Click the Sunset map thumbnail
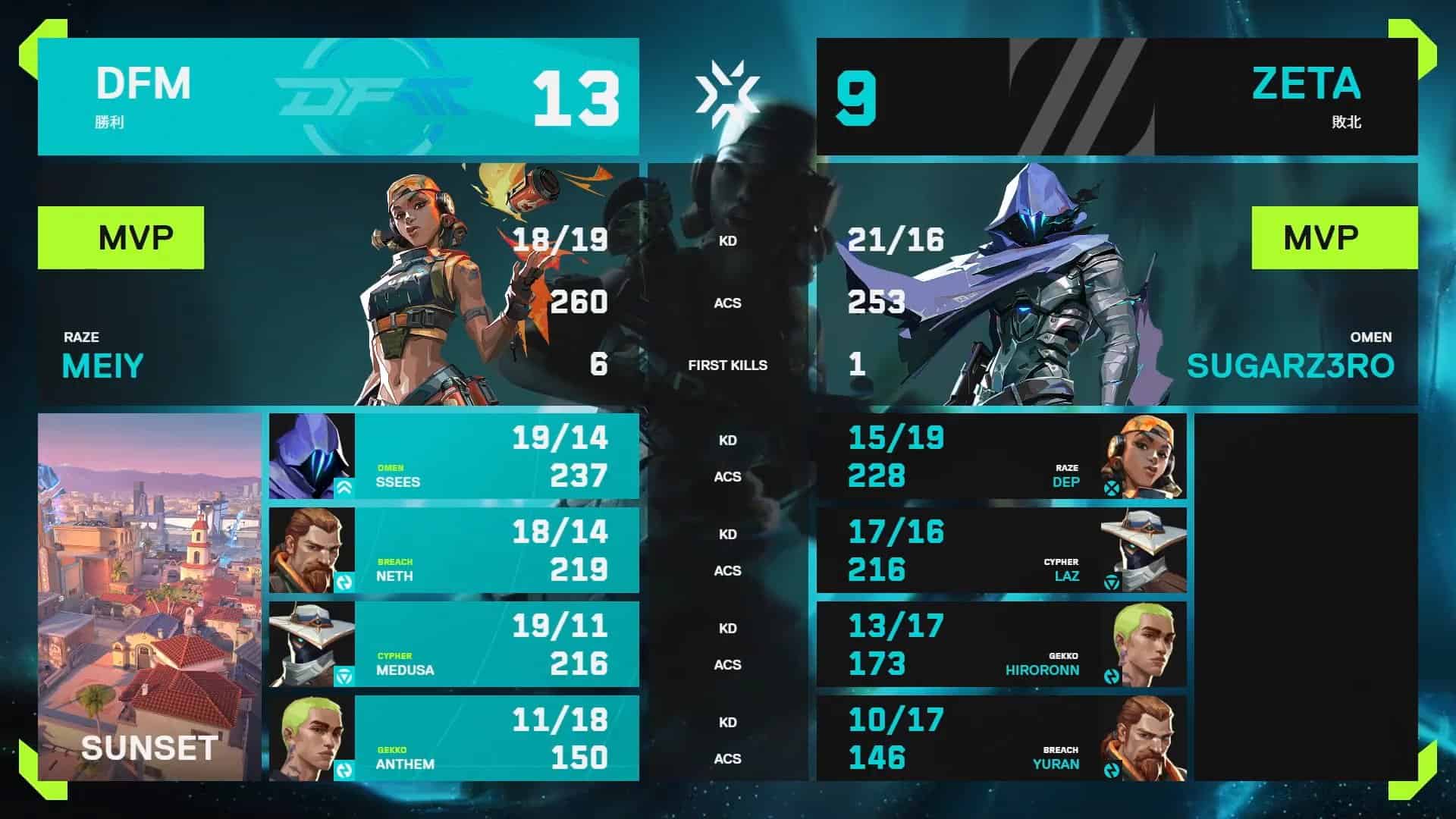The width and height of the screenshot is (1456, 819). pos(149,597)
